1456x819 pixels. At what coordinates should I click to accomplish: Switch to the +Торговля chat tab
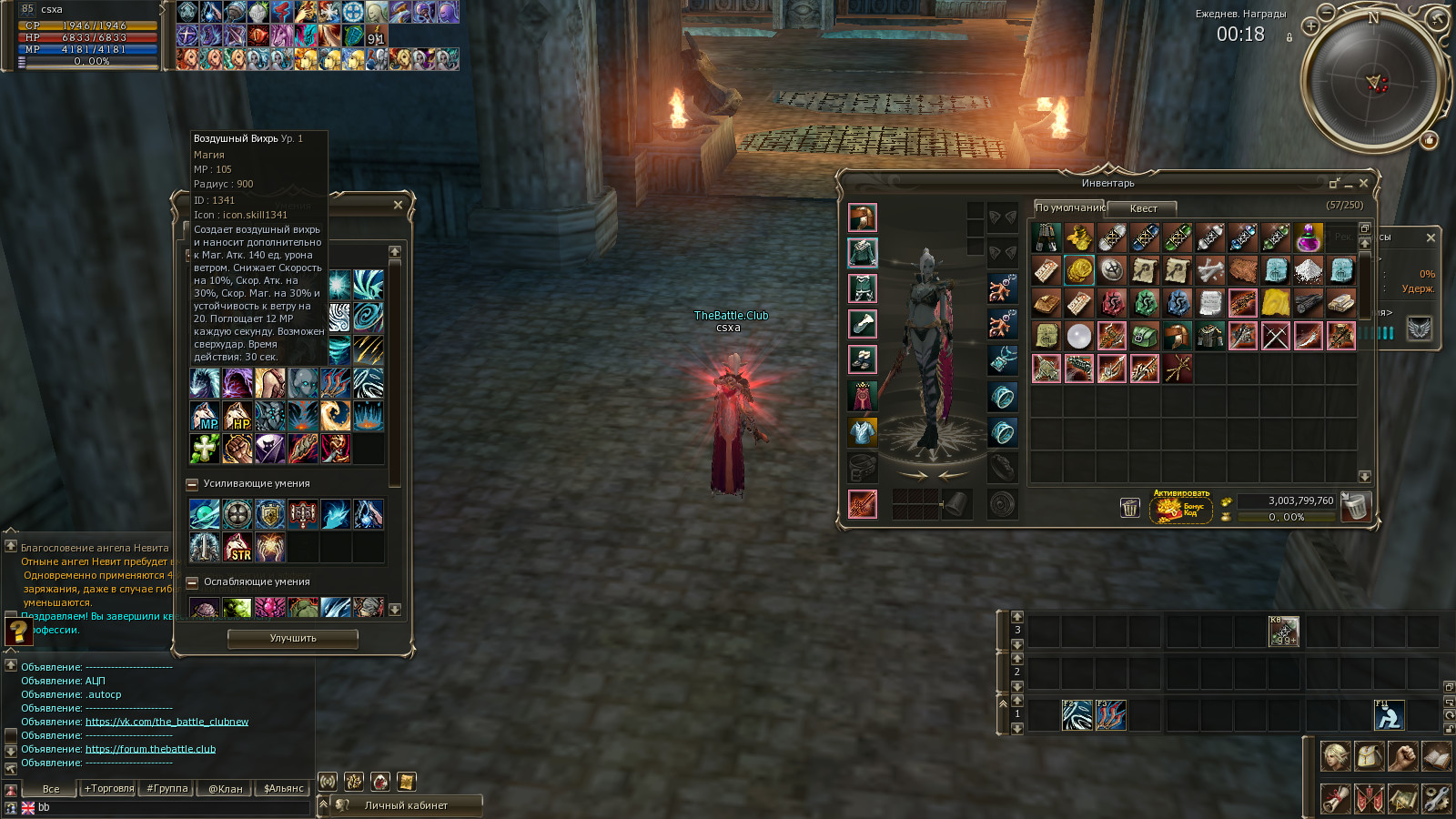point(109,789)
